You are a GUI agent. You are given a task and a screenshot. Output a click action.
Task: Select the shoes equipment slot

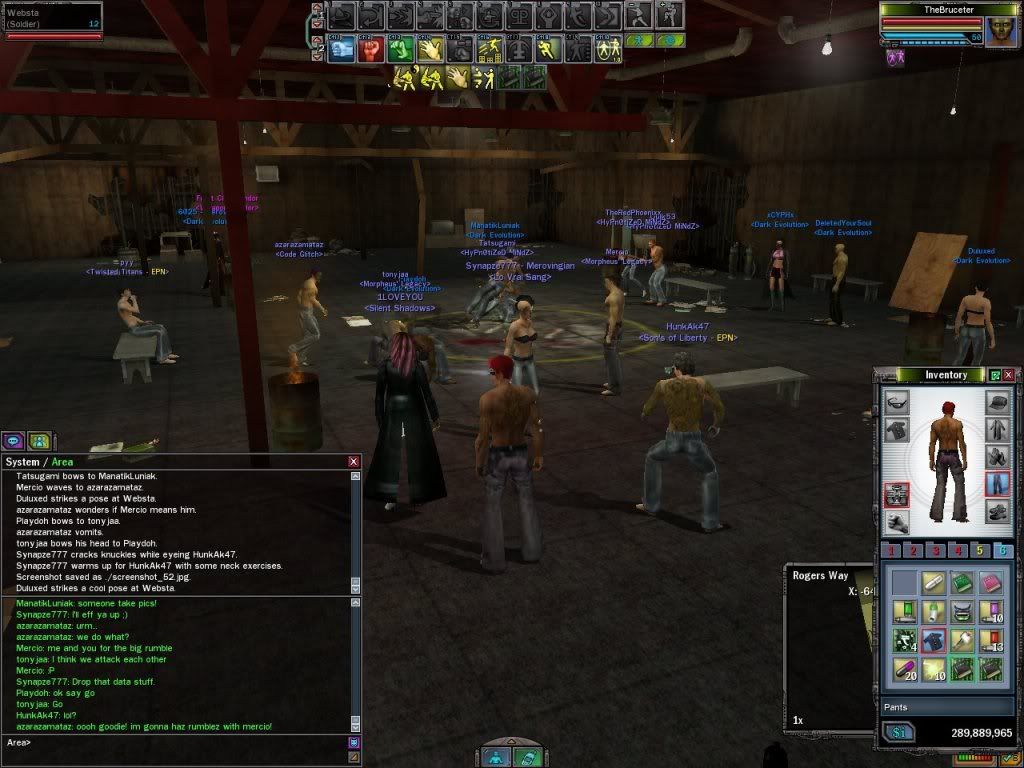click(996, 512)
